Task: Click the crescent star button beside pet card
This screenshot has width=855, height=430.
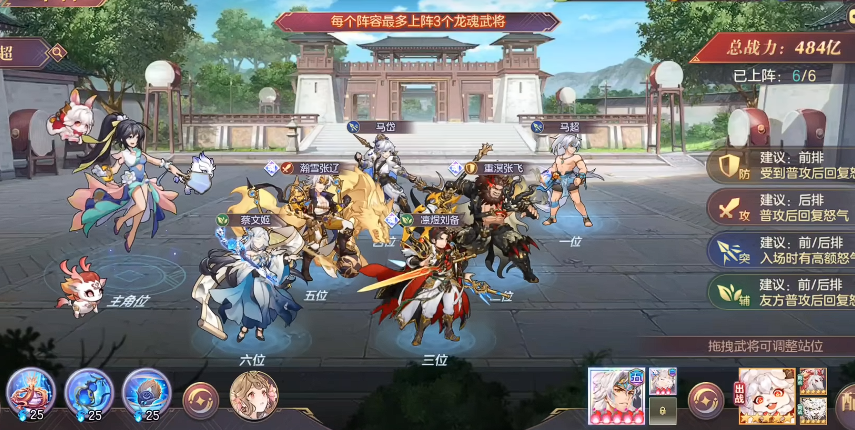Action: point(706,400)
